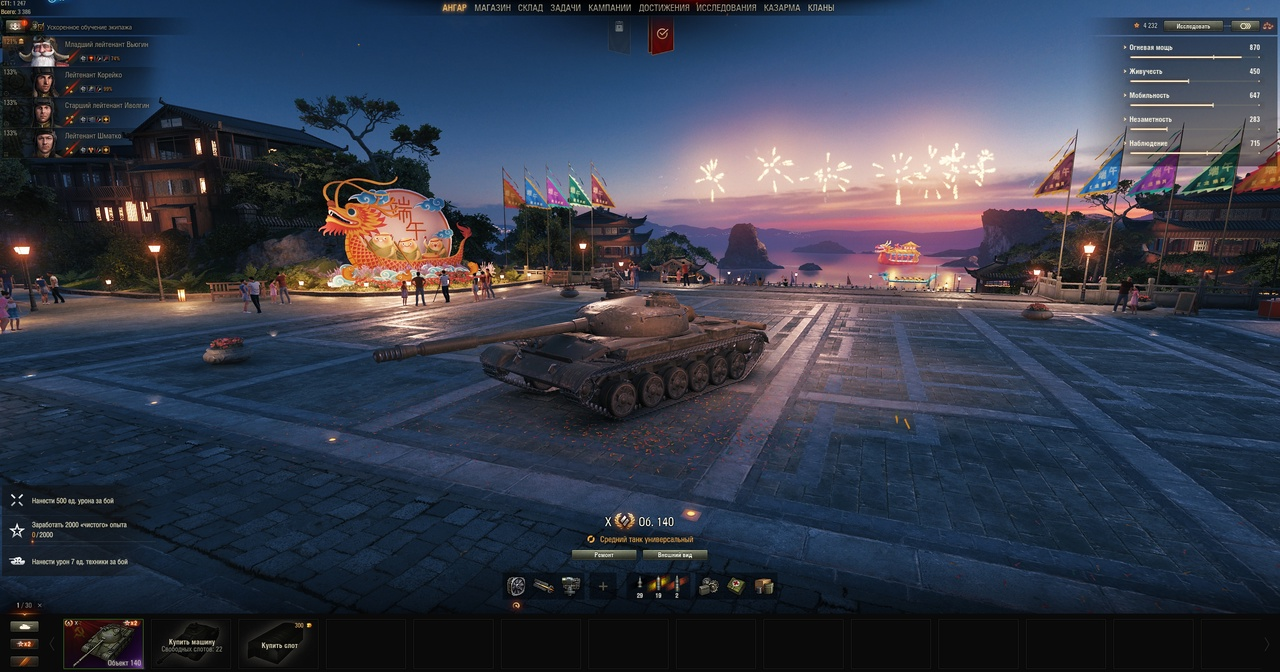Open the ИССЛЕДОВАНИЯ research tab
The image size is (1280, 672).
[x=726, y=8]
